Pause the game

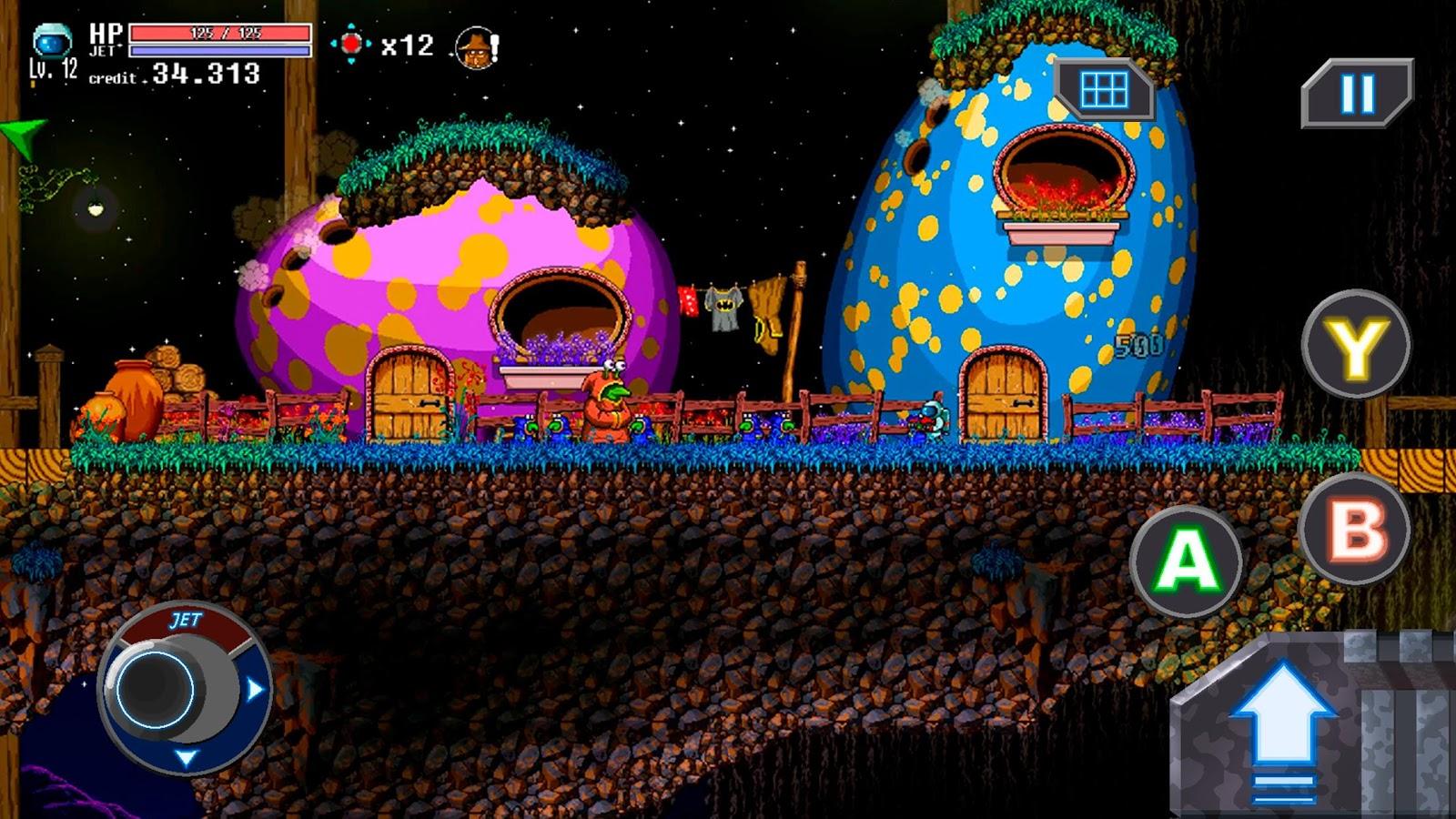point(1357,92)
